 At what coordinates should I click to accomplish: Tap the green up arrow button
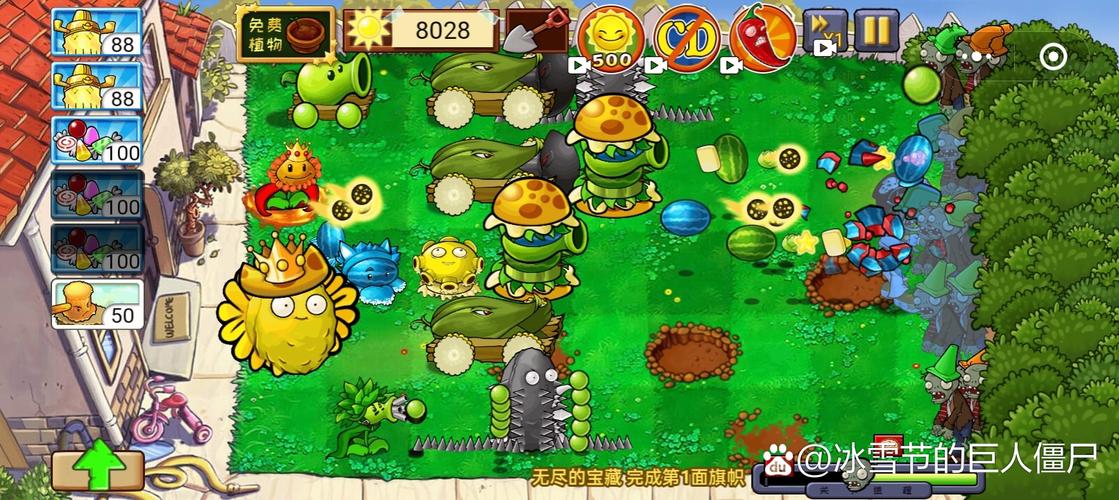click(97, 468)
